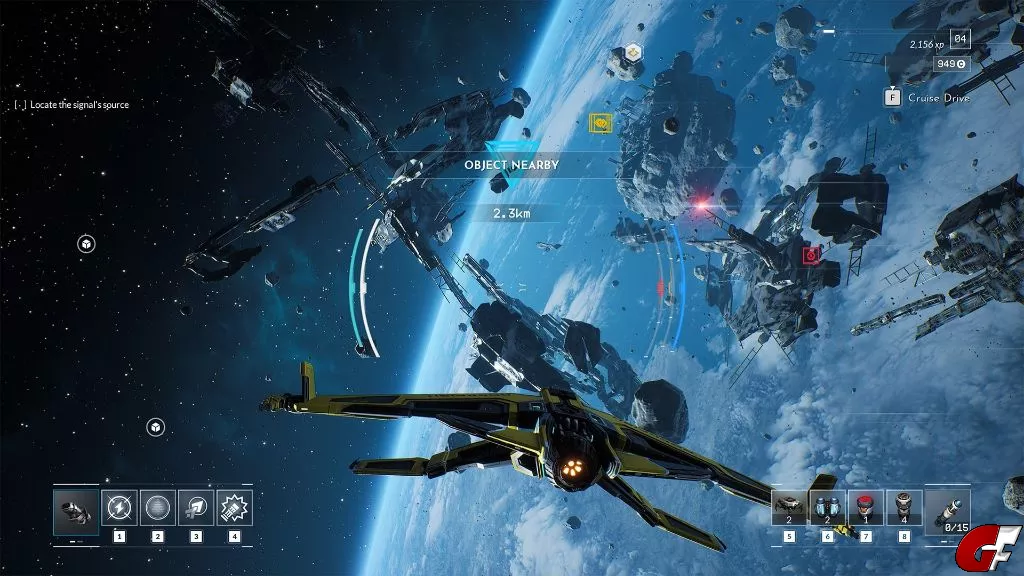Screen dimensions: 1024x576
Task: Select the yellow square target marker
Action: [601, 123]
